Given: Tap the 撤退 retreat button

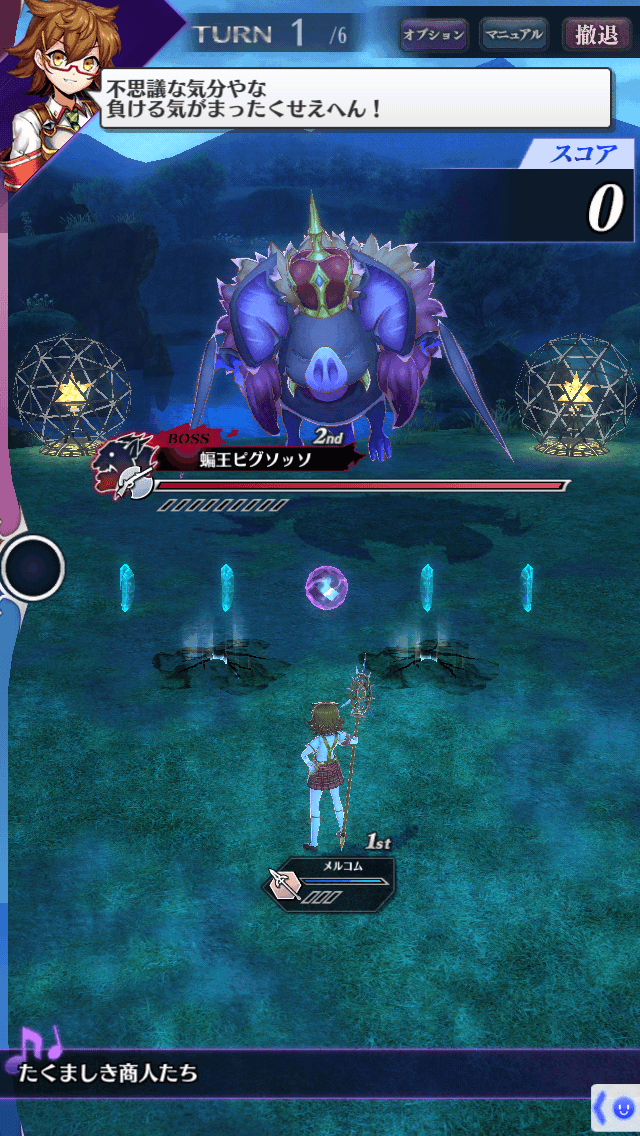Looking at the screenshot, I should coord(597,35).
